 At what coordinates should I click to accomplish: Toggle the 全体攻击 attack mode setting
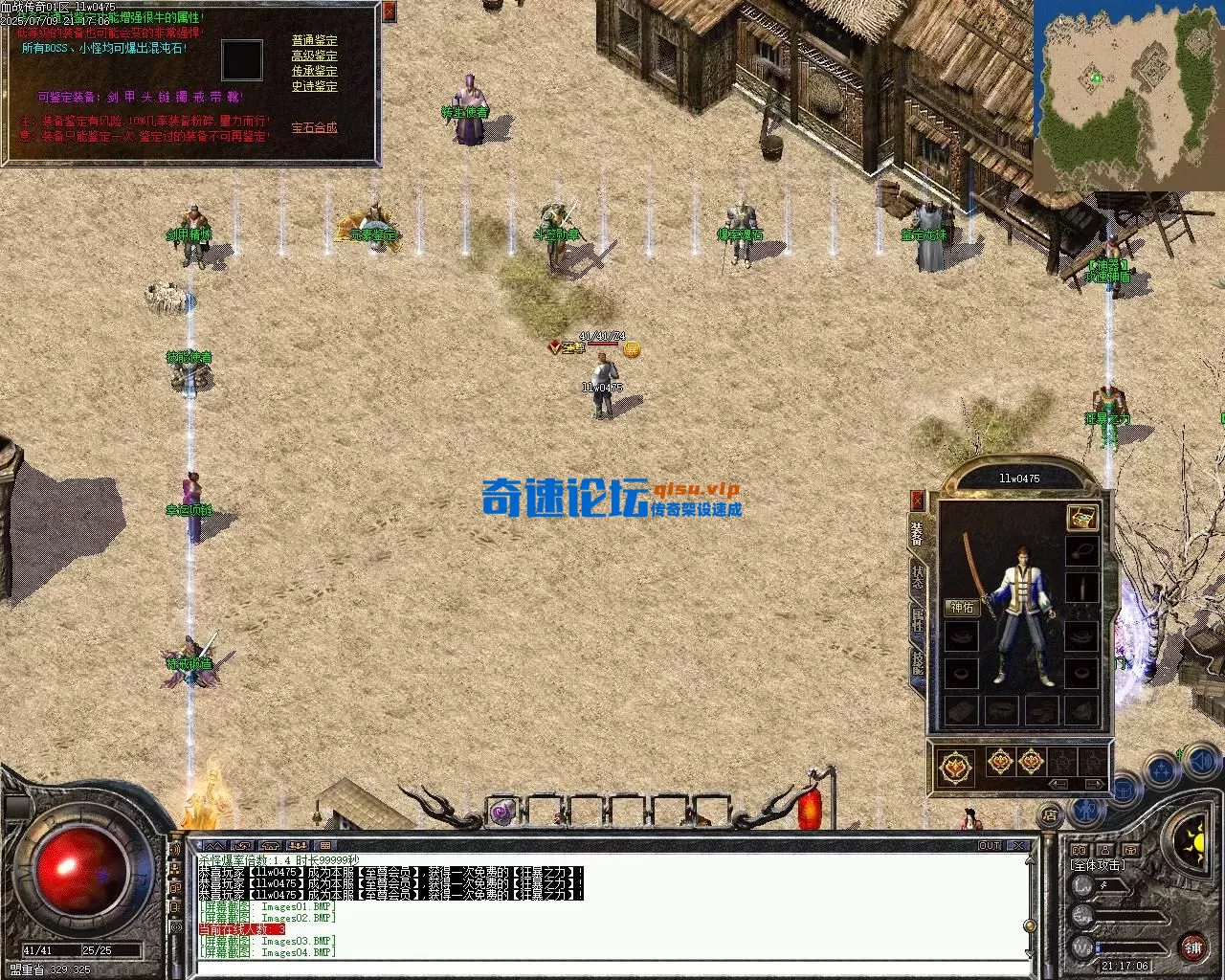pyautogui.click(x=1099, y=864)
